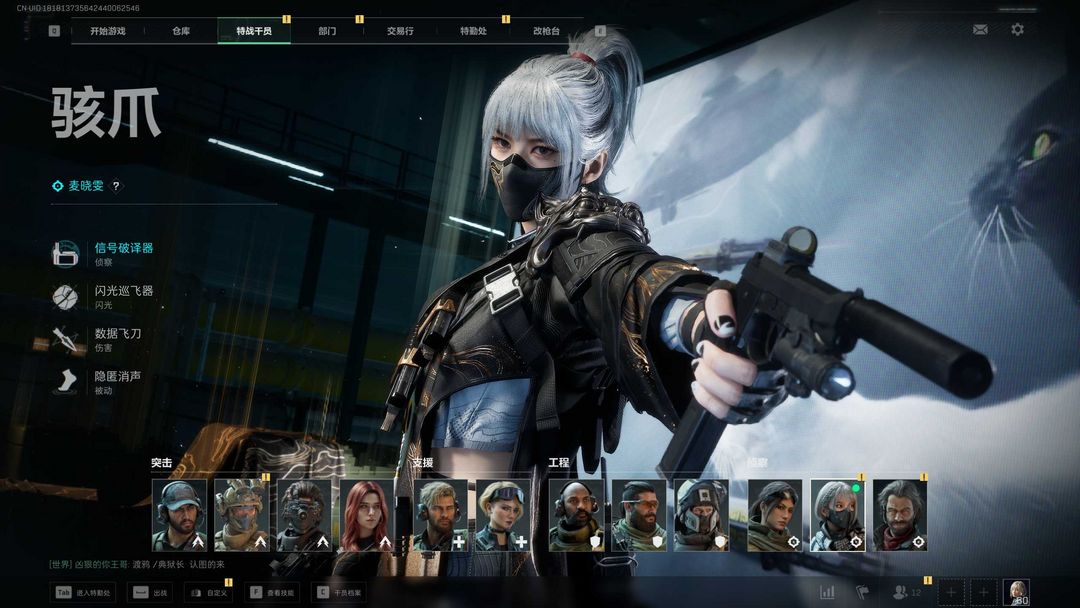View the 数据飞刀 skill
The width and height of the screenshot is (1080, 608).
pos(116,338)
